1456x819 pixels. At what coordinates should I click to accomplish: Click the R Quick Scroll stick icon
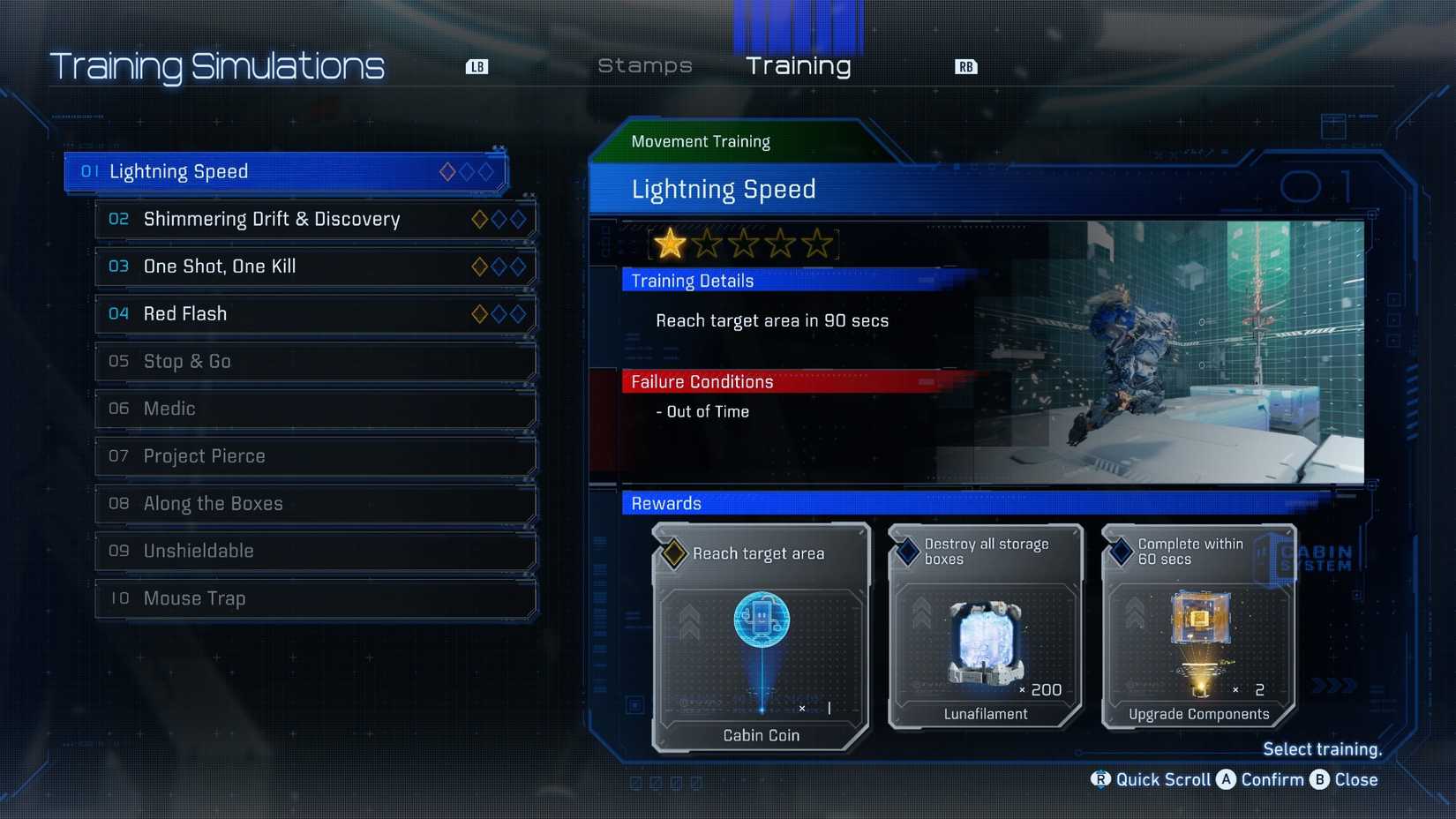1100,780
